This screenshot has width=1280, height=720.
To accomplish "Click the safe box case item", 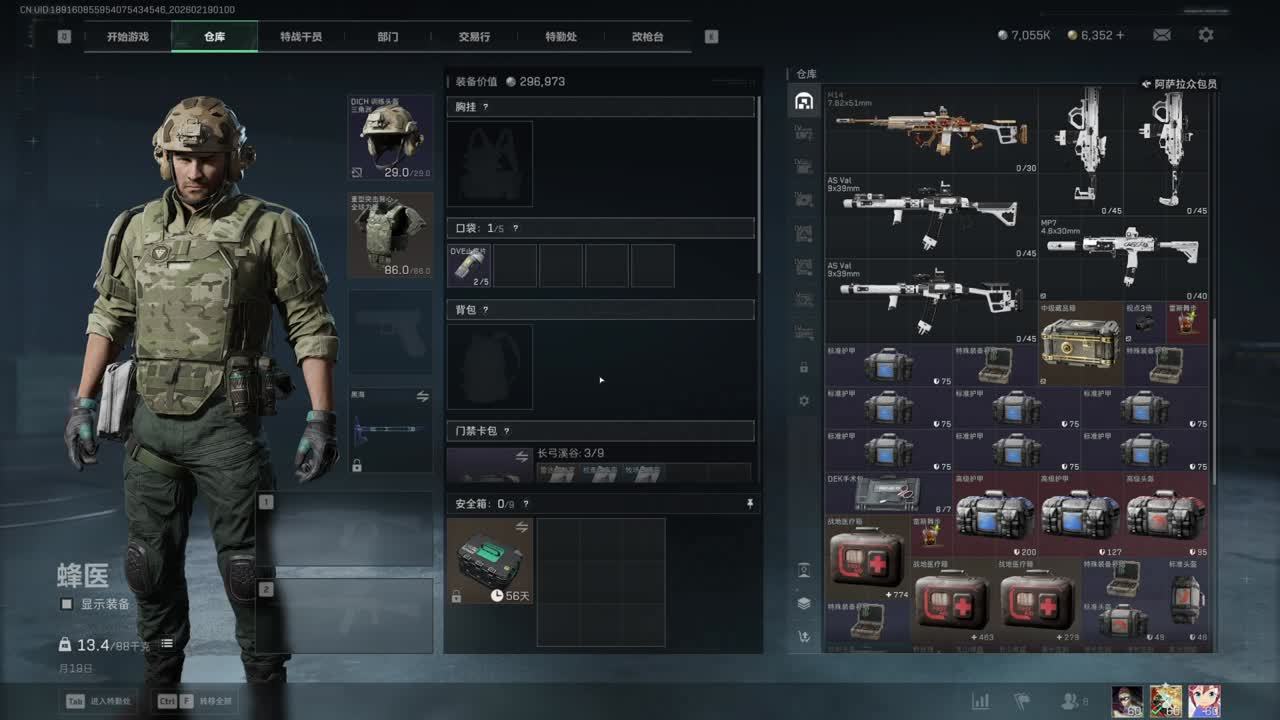I will (x=489, y=560).
